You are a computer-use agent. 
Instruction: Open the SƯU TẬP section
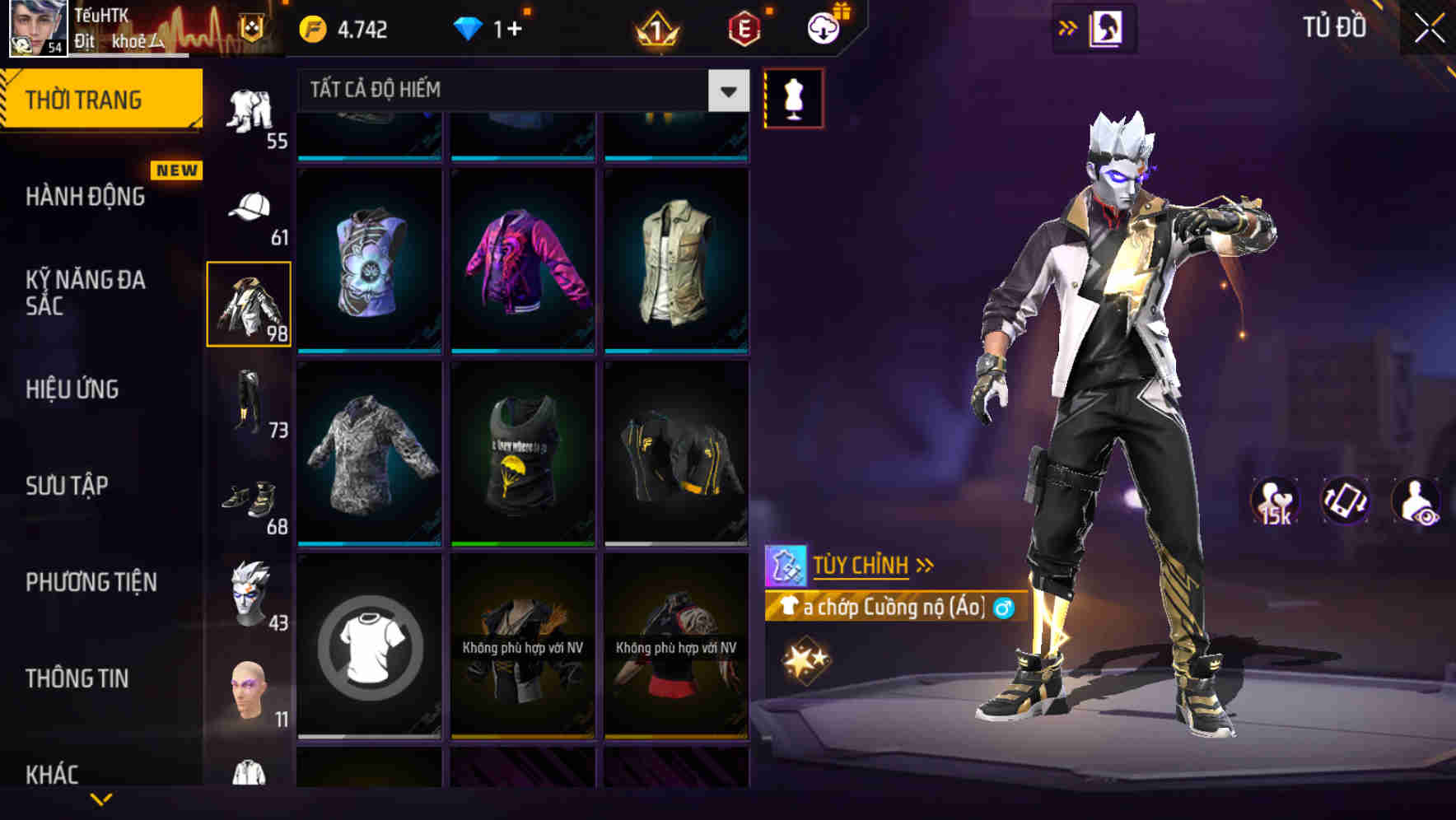pyautogui.click(x=70, y=486)
